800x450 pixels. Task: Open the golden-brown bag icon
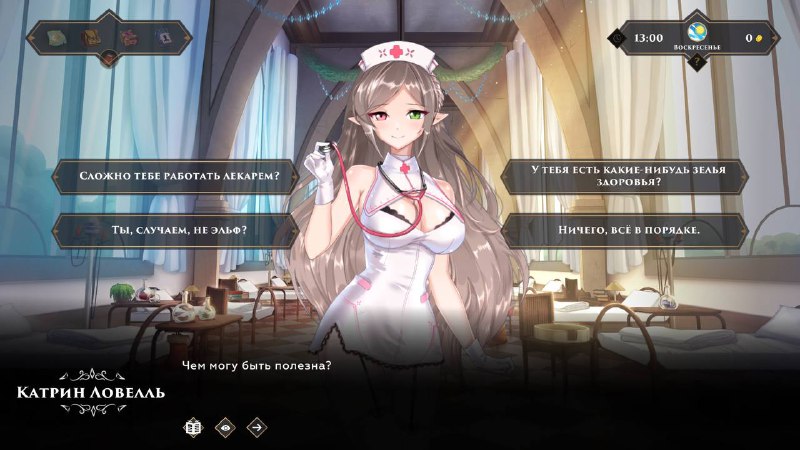[x=92, y=38]
